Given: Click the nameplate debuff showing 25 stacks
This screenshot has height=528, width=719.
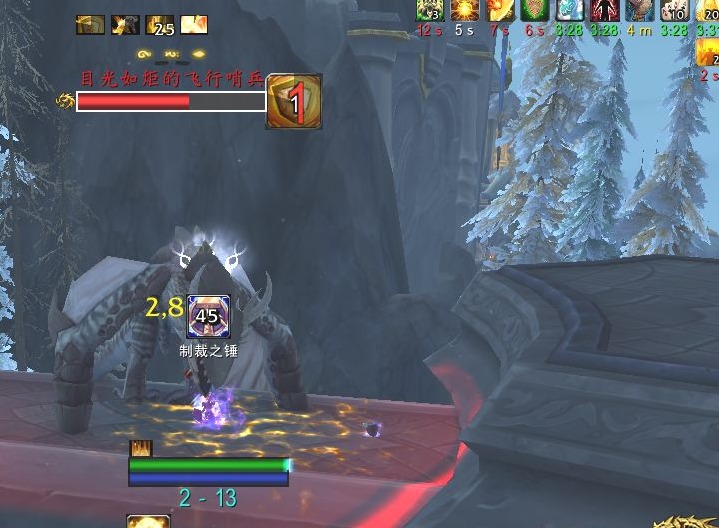Looking at the screenshot, I should coord(160,25).
